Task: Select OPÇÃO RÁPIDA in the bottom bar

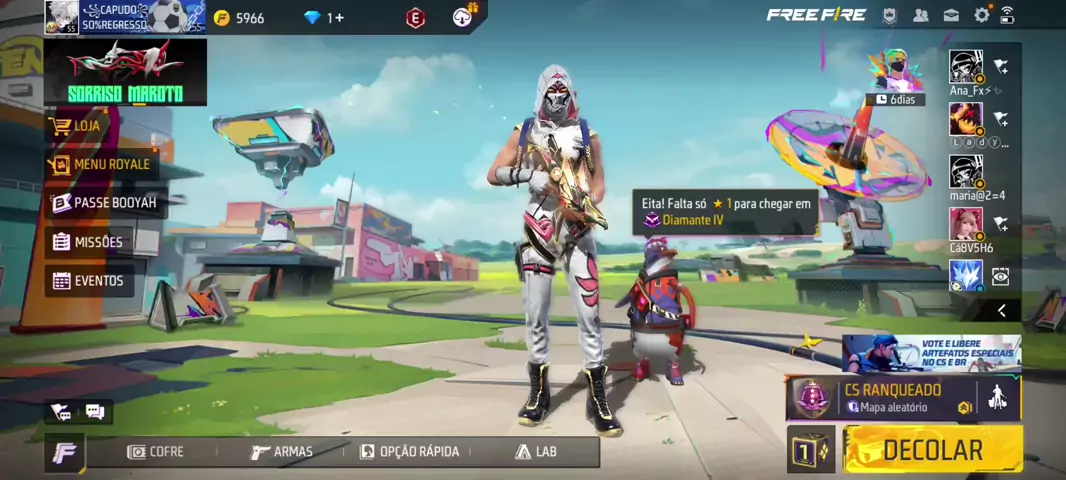Action: click(x=409, y=452)
